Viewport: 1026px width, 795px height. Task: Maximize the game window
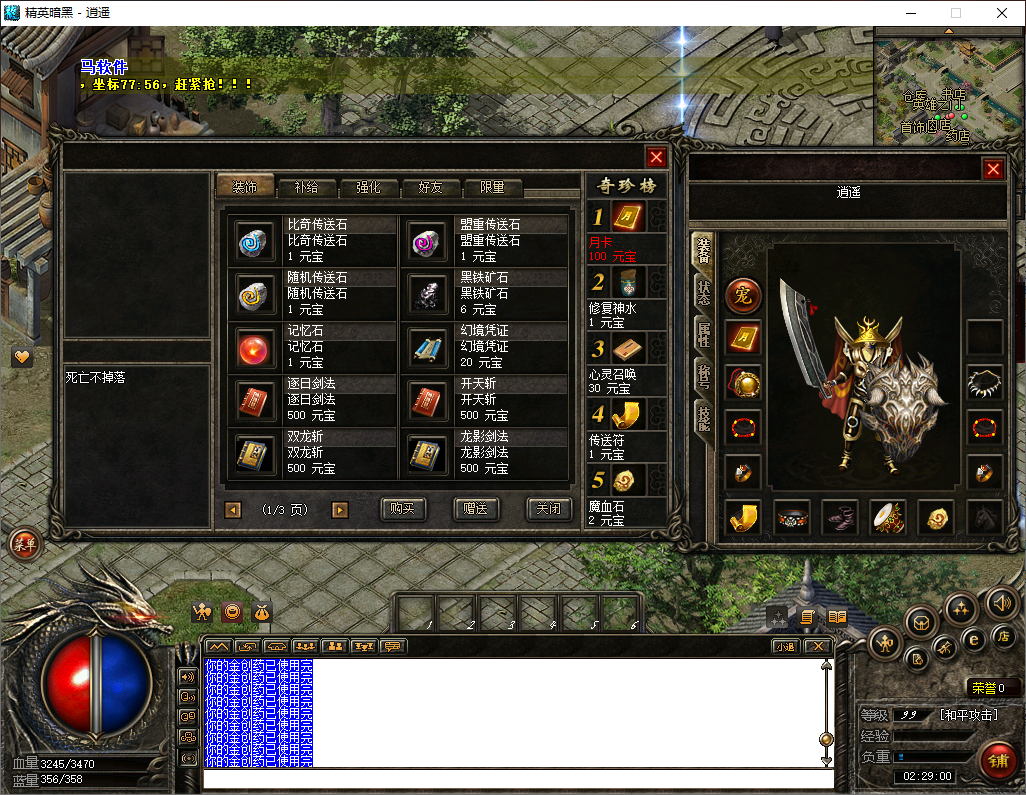pos(955,13)
